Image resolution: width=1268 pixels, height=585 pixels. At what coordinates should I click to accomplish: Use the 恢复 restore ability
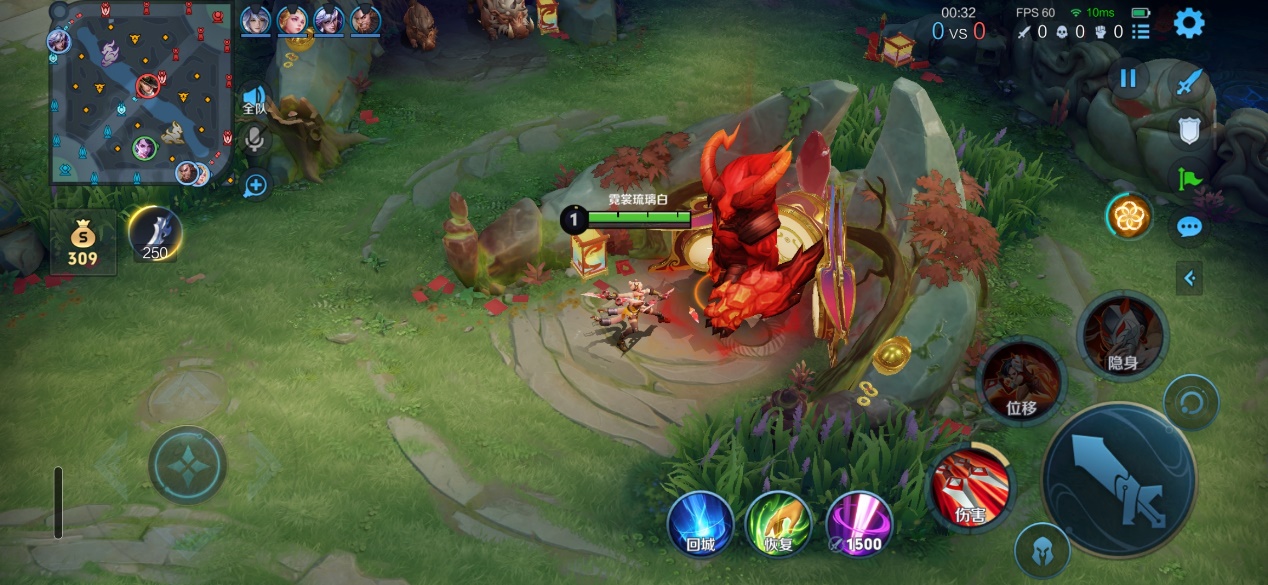tap(778, 524)
